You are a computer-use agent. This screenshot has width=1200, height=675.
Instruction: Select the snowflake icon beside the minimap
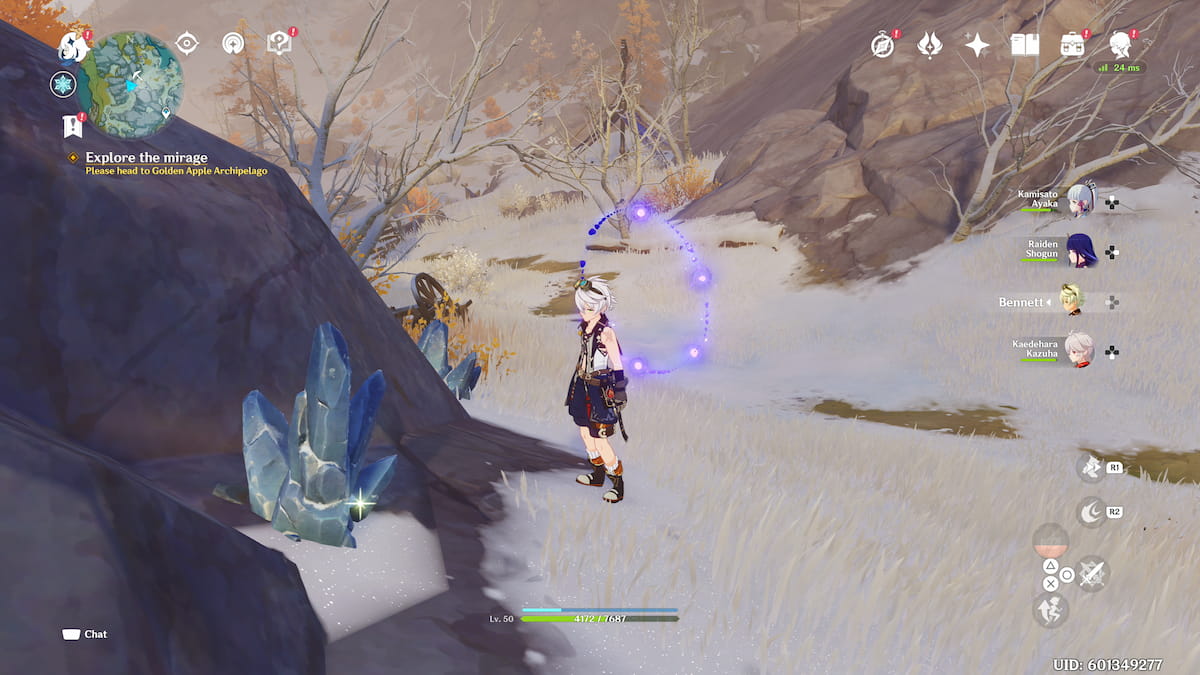point(63,85)
